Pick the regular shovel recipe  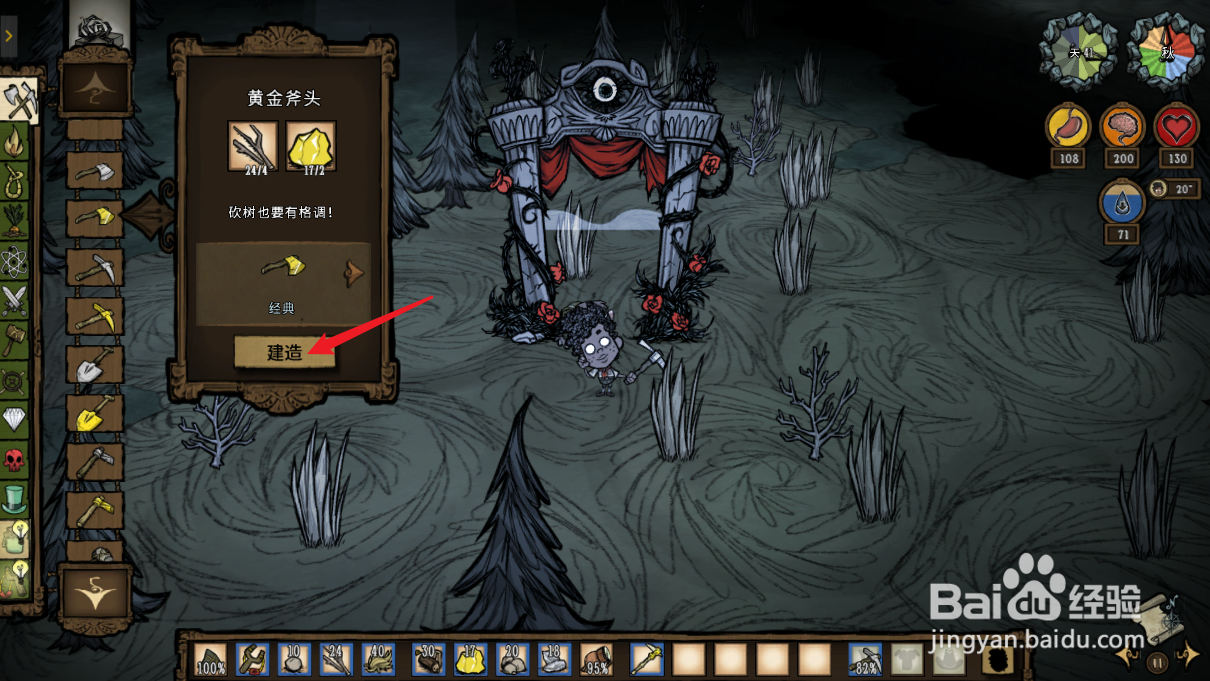pos(95,367)
